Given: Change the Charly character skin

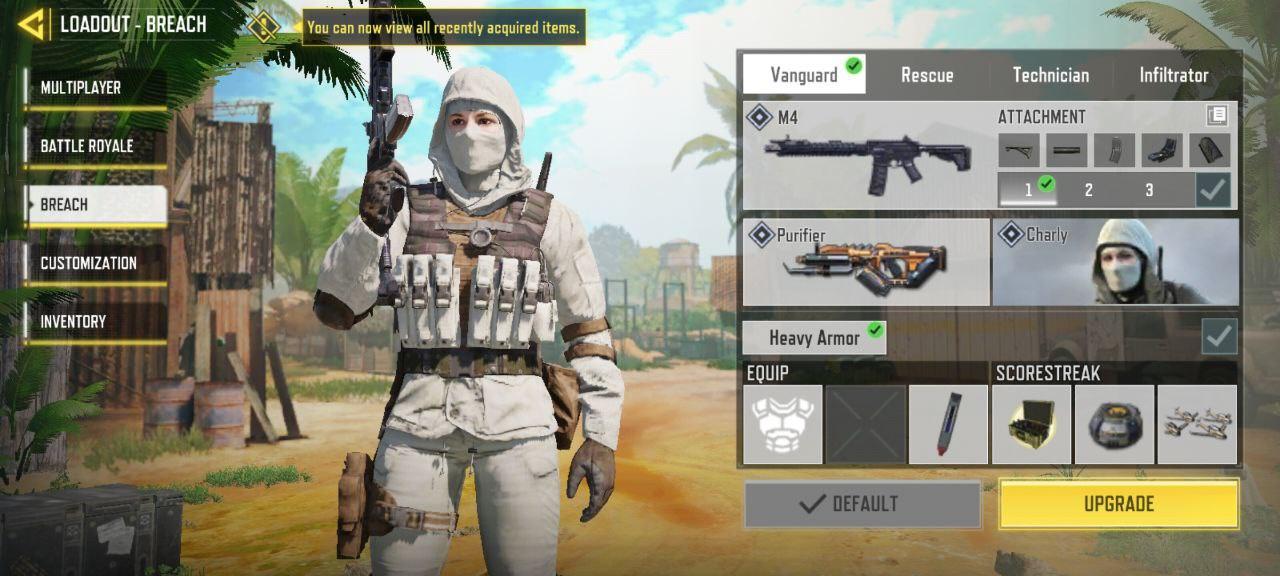Looking at the screenshot, I should (1115, 262).
